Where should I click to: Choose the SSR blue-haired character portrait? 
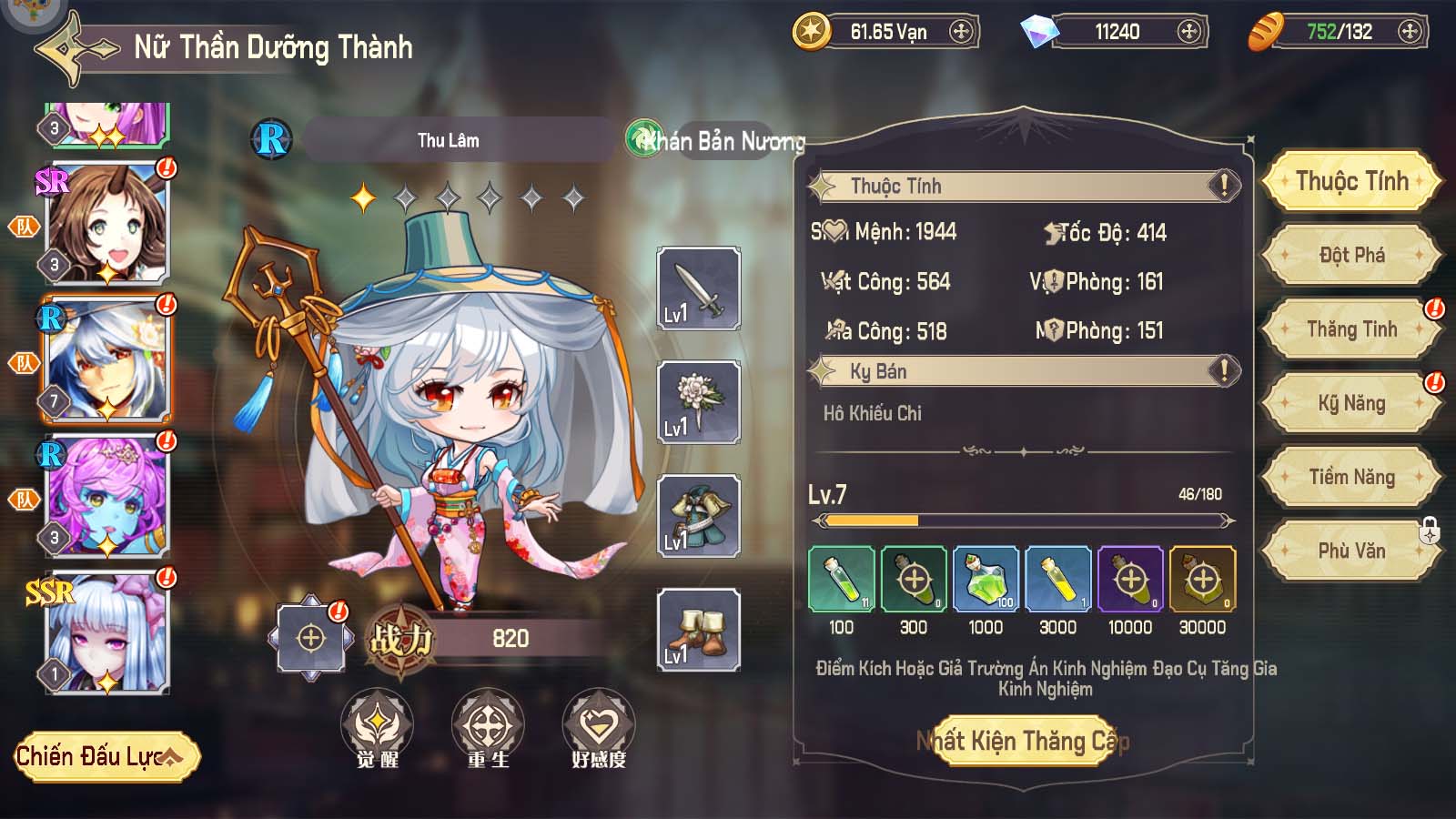[107, 632]
